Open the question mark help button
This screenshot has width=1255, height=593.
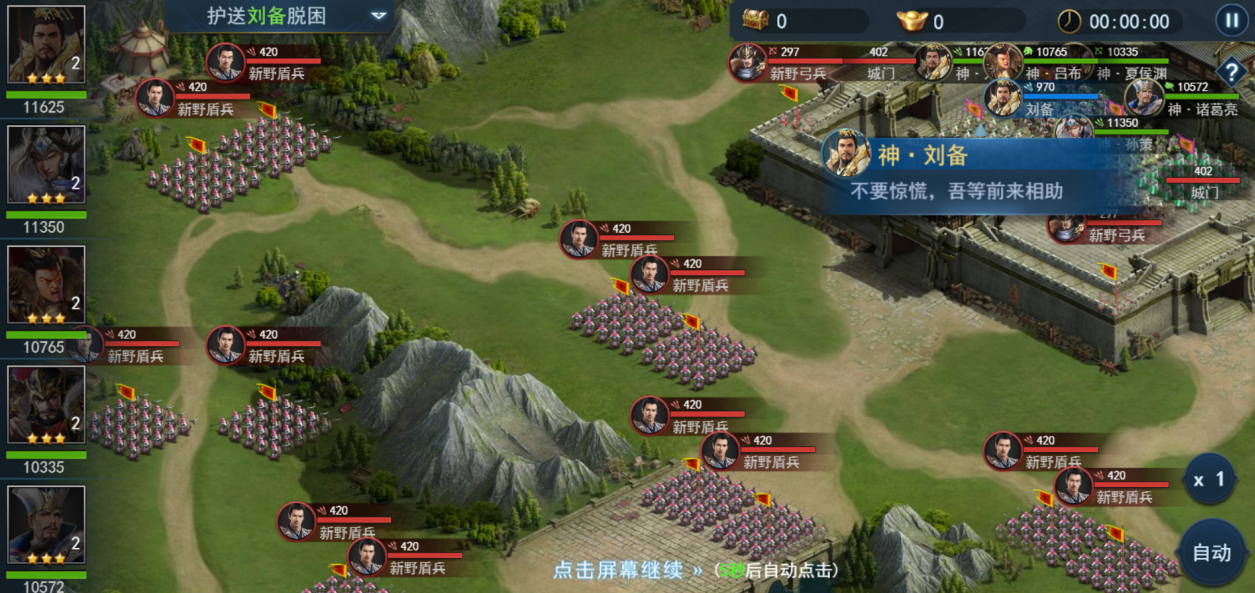tap(1230, 71)
